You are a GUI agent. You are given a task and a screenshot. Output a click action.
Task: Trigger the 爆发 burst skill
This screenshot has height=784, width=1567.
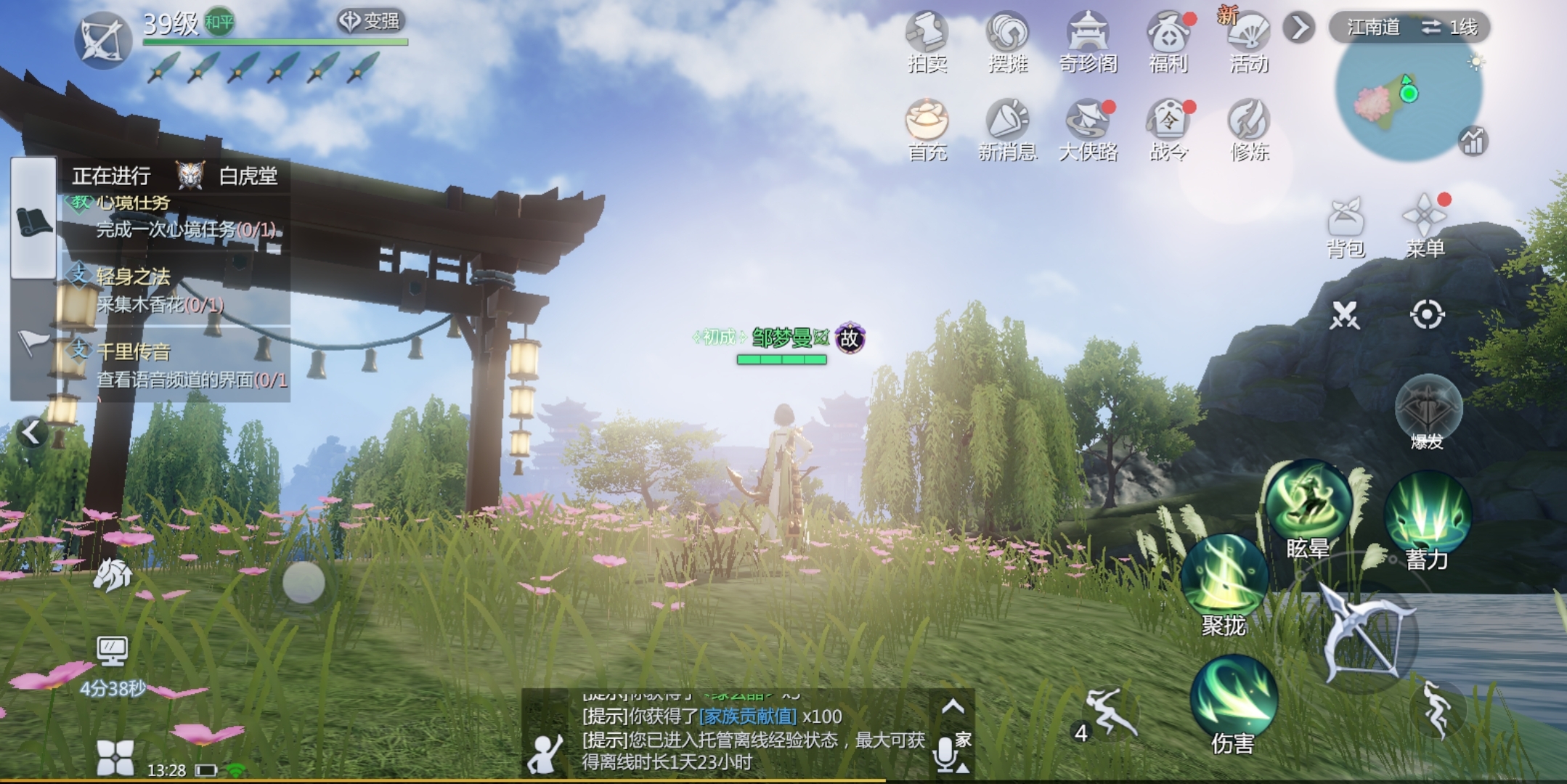click(1428, 410)
